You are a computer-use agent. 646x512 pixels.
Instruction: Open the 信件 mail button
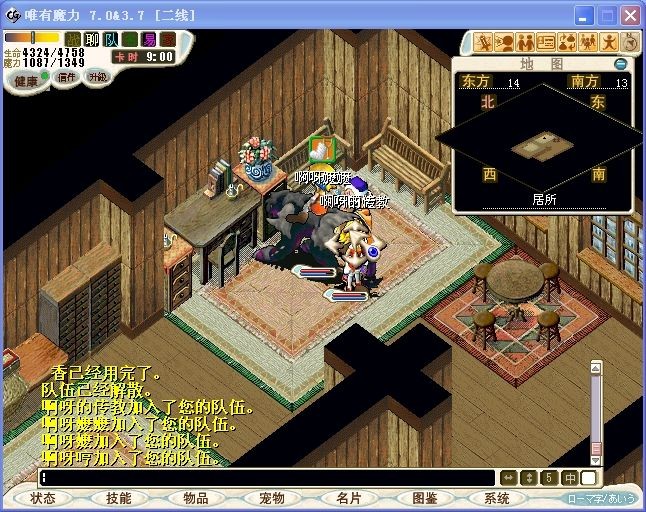click(x=65, y=77)
